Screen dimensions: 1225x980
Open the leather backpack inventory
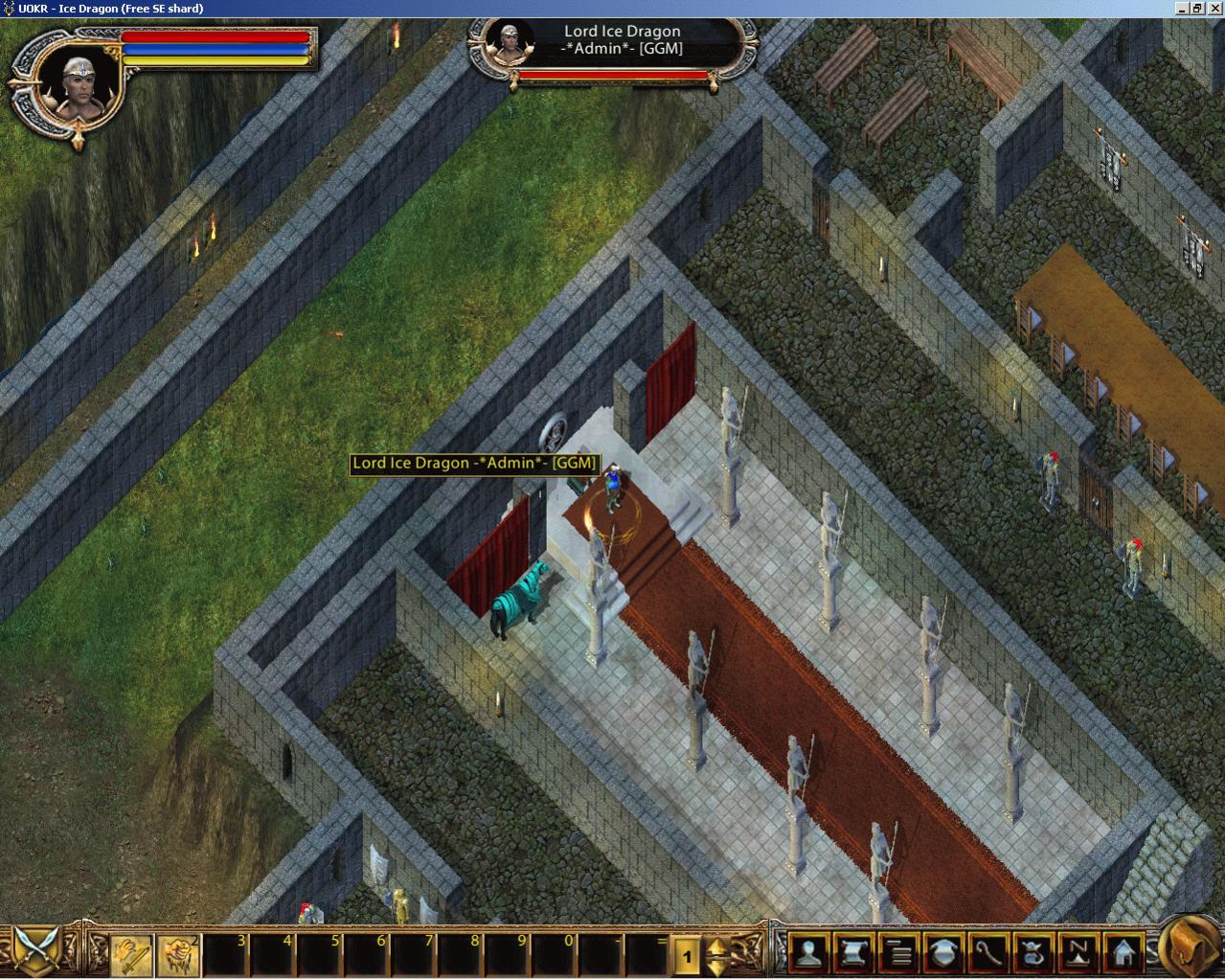(x=1191, y=948)
